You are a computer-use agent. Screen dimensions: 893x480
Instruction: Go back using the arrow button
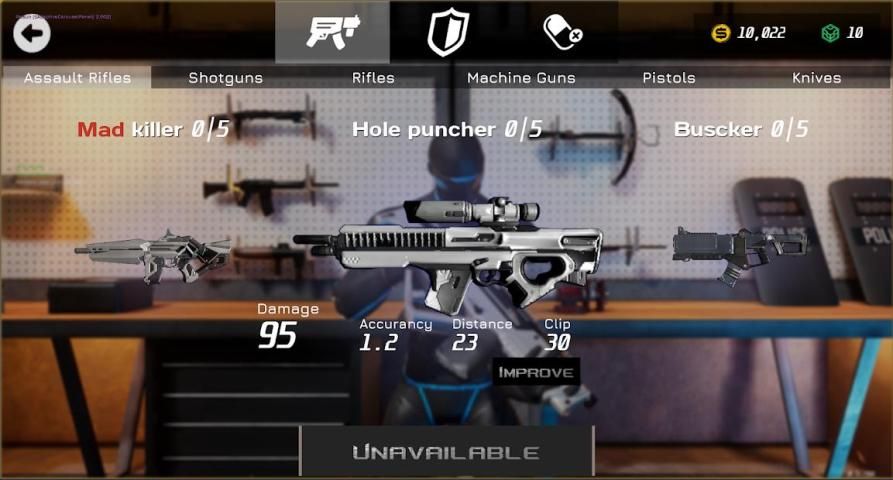[x=32, y=33]
